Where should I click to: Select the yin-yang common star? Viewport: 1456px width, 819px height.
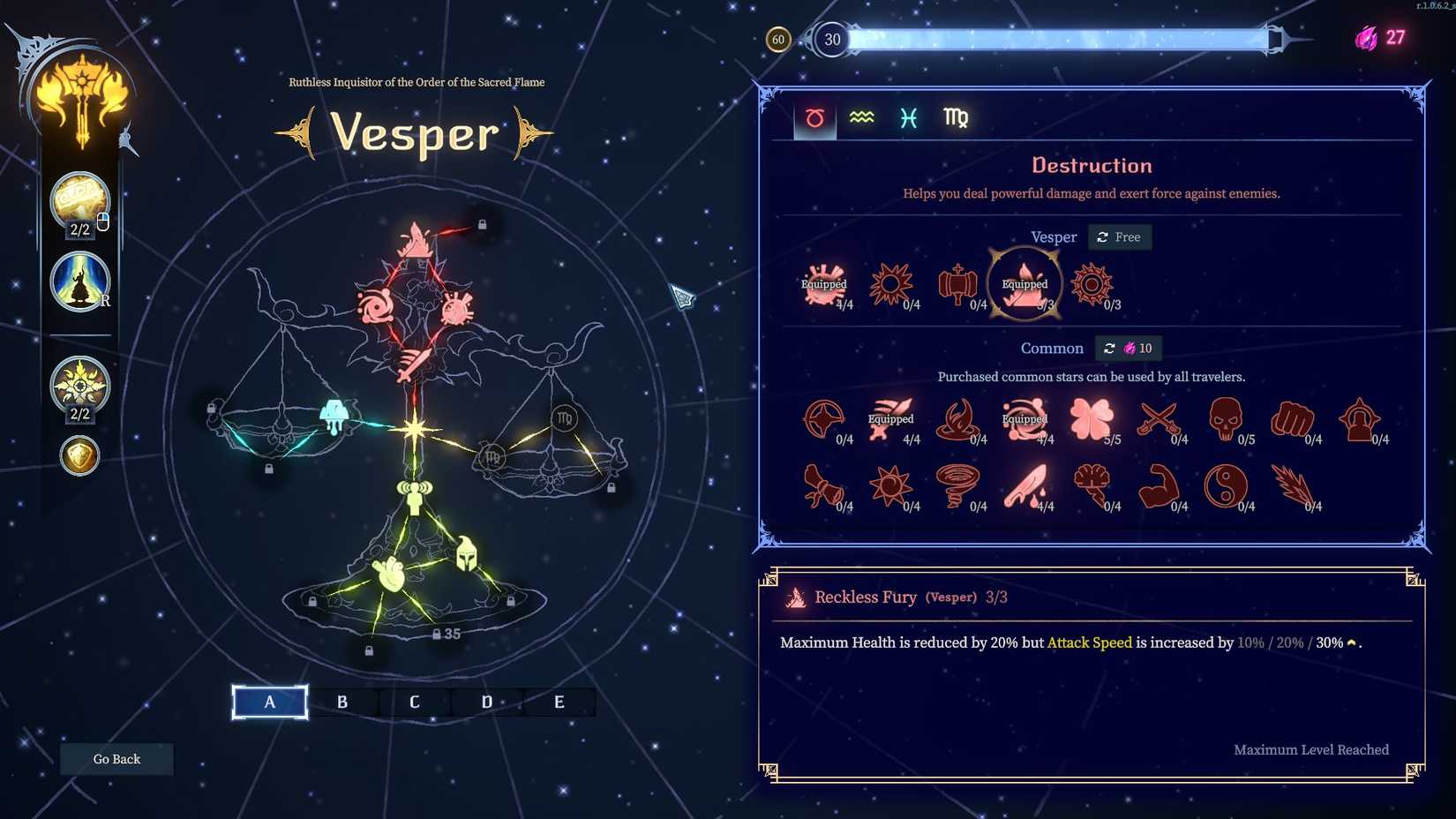coord(1227,485)
